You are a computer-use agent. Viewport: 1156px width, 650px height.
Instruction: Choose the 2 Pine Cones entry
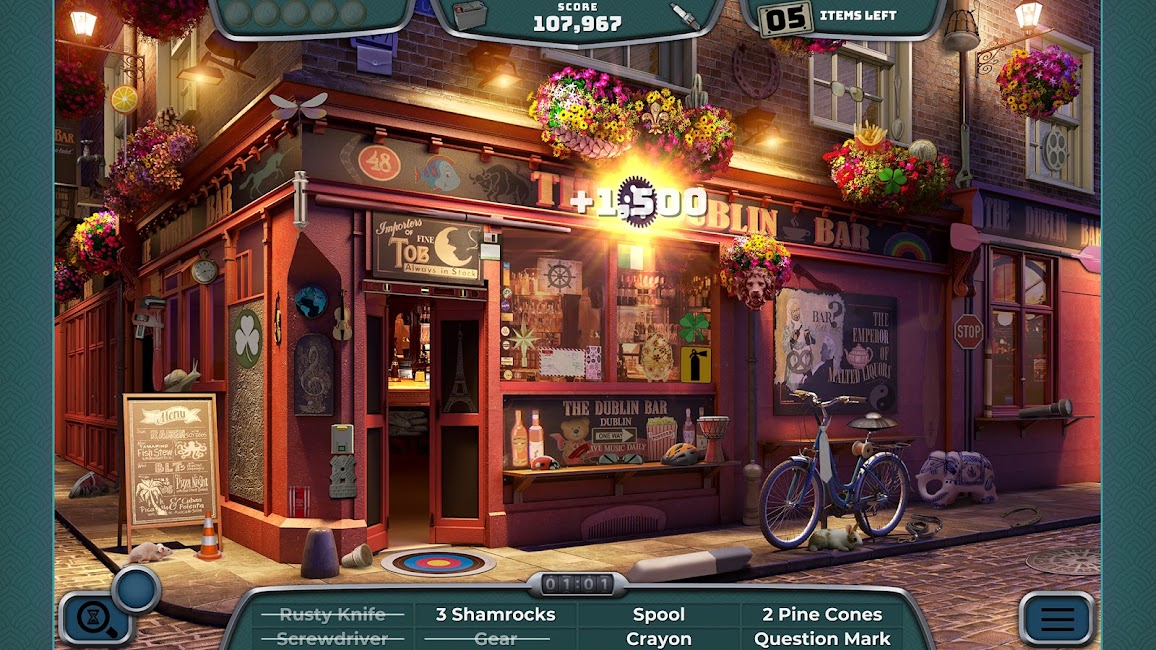(822, 614)
